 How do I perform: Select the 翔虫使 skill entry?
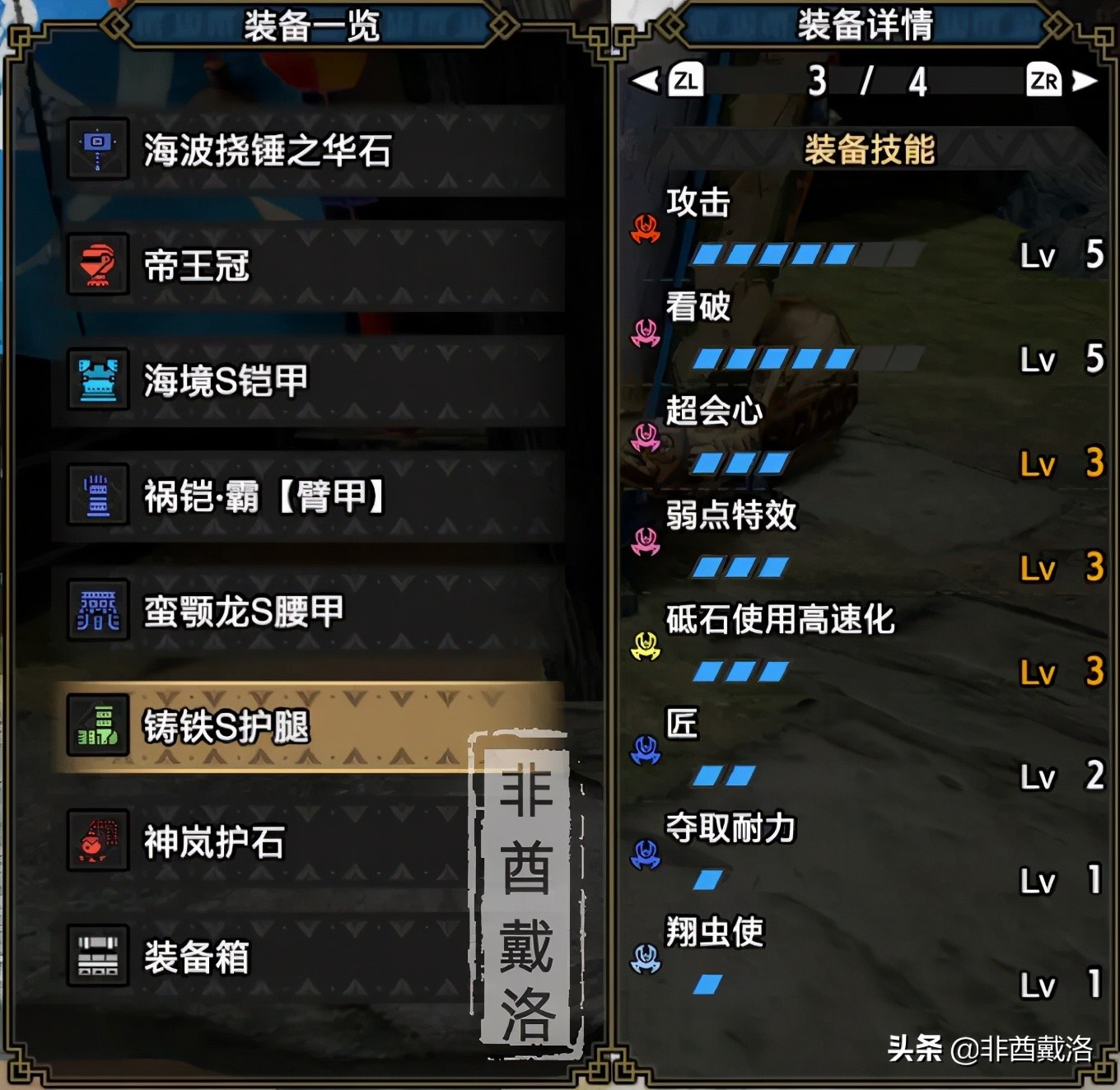pos(713,929)
